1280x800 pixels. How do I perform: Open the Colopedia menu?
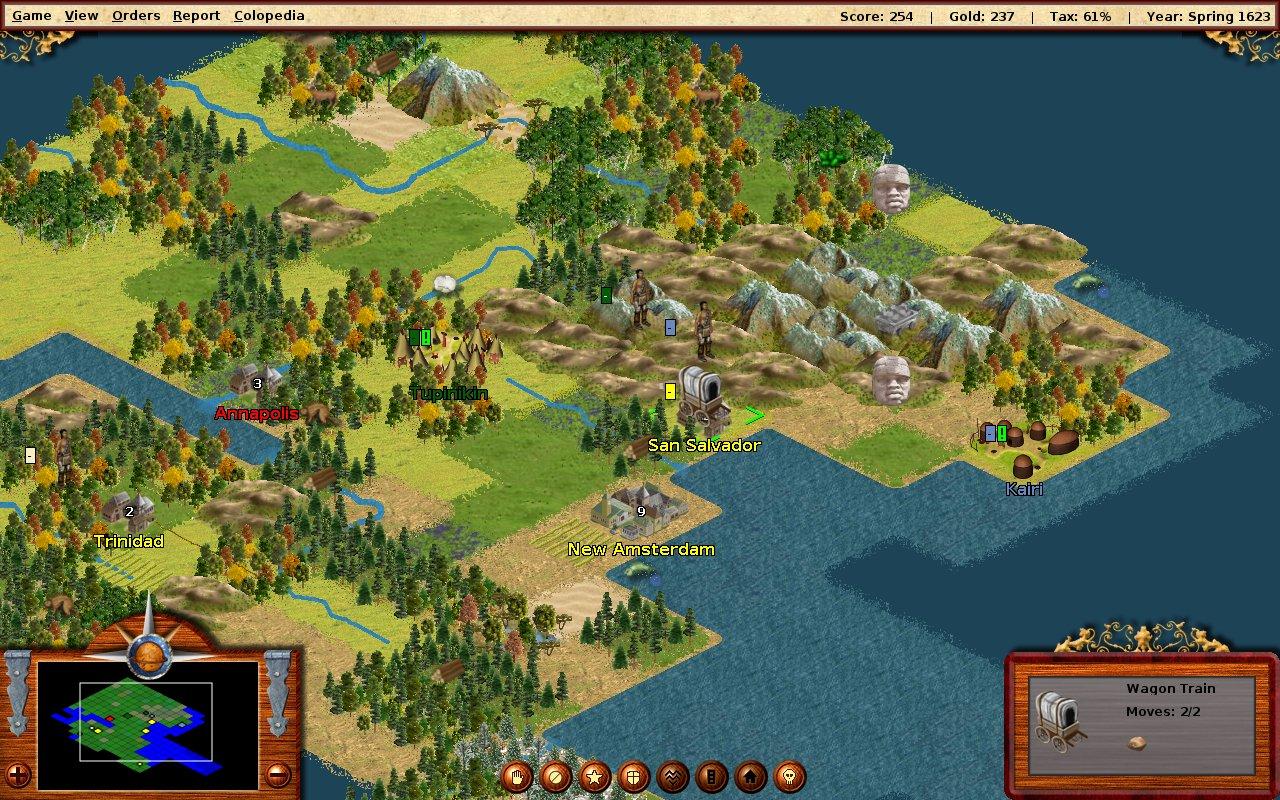coord(269,15)
